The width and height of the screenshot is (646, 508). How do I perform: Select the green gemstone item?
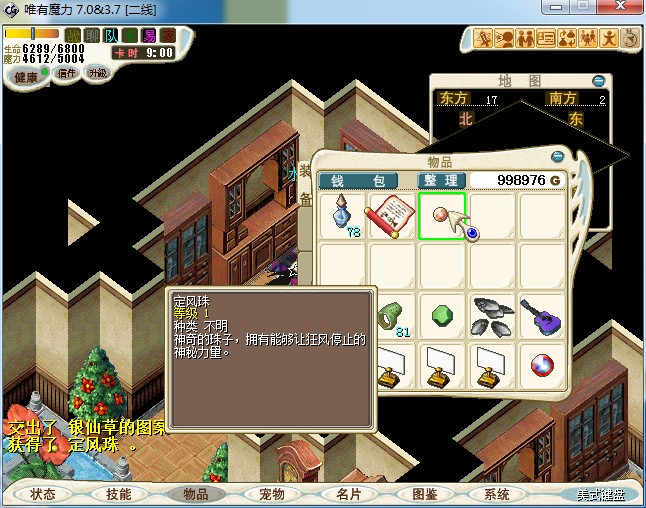click(441, 316)
